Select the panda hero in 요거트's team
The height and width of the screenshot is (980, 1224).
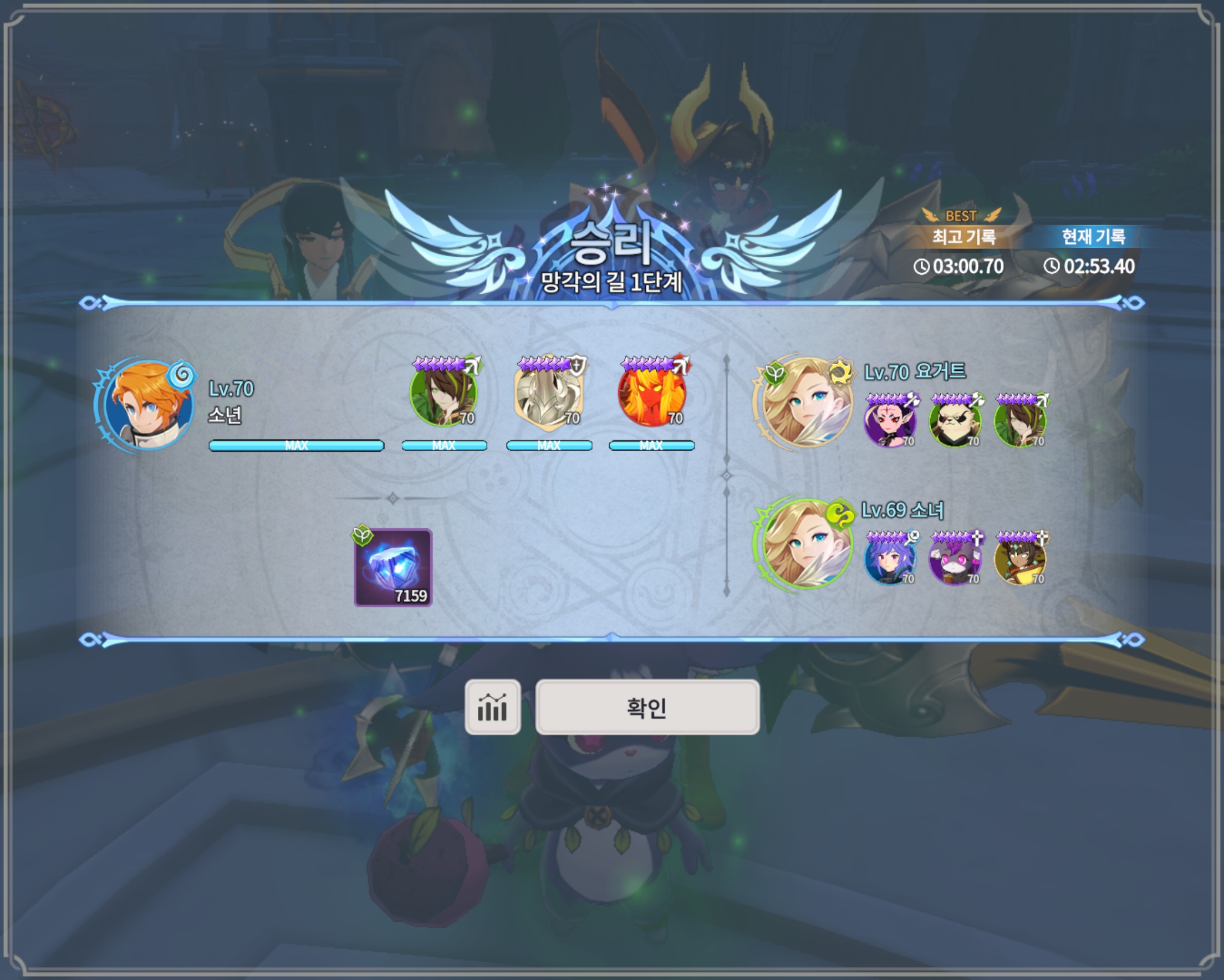[955, 421]
